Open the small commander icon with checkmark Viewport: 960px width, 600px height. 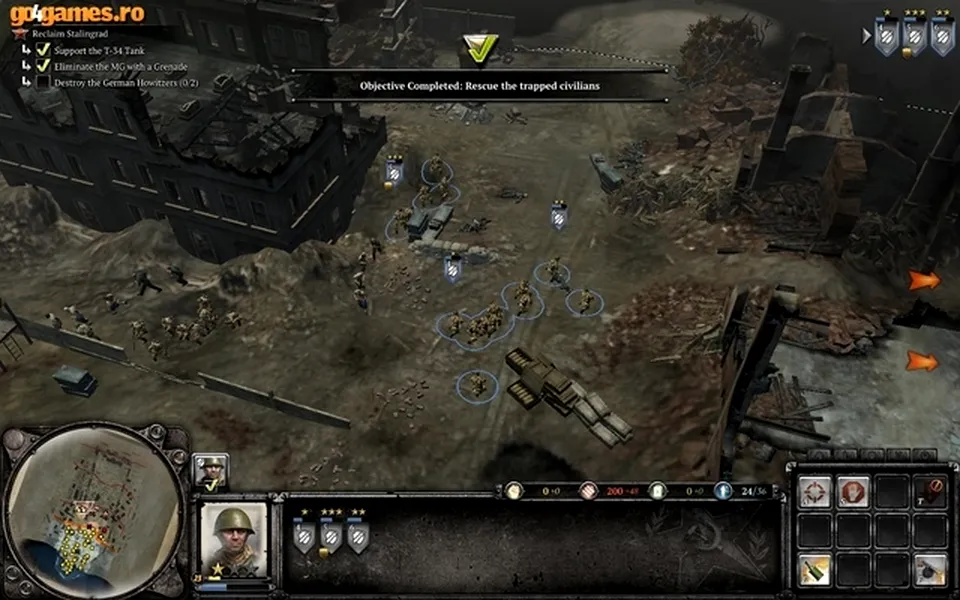click(x=211, y=471)
